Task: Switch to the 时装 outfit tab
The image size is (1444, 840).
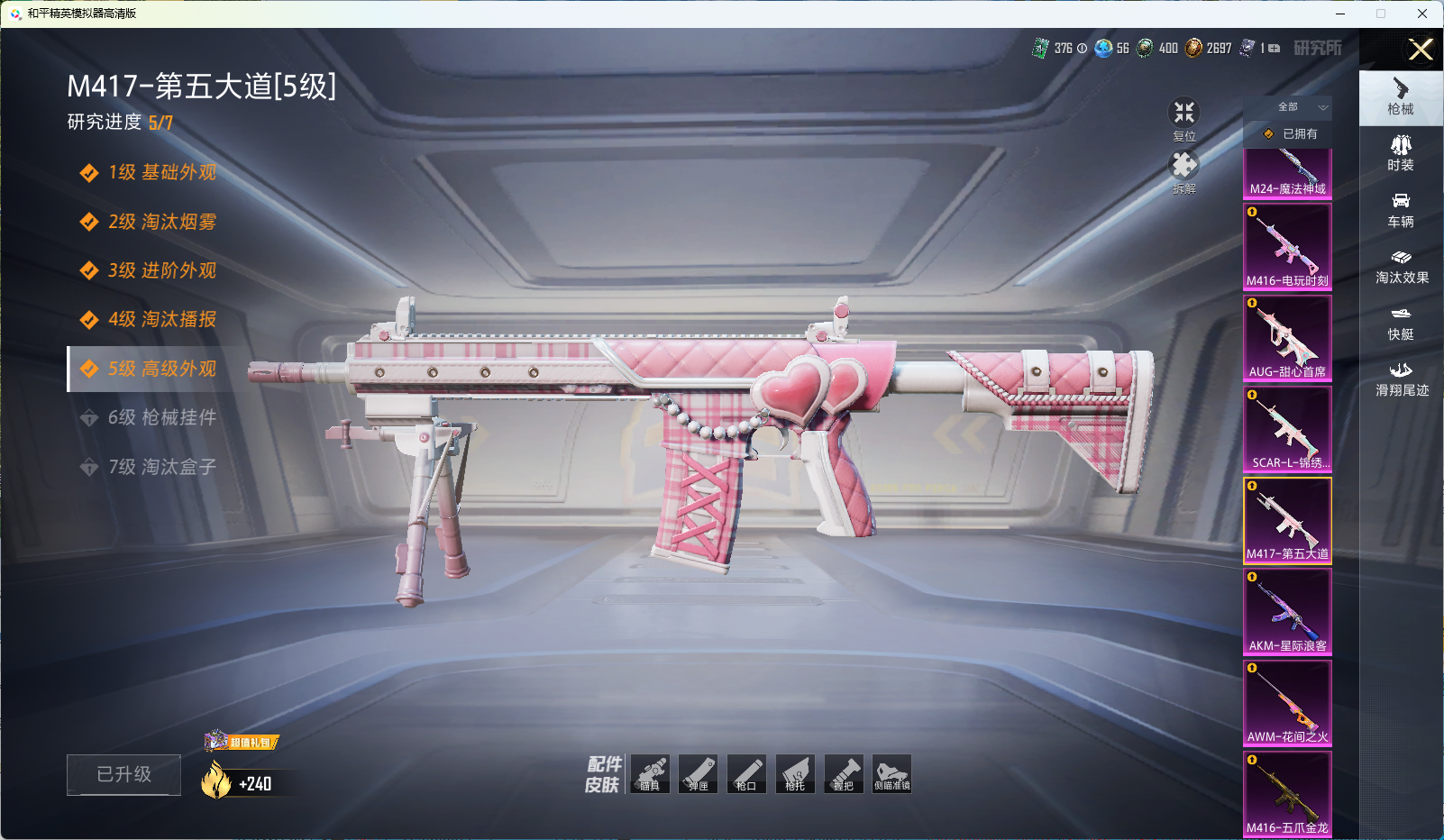Action: 1401,153
